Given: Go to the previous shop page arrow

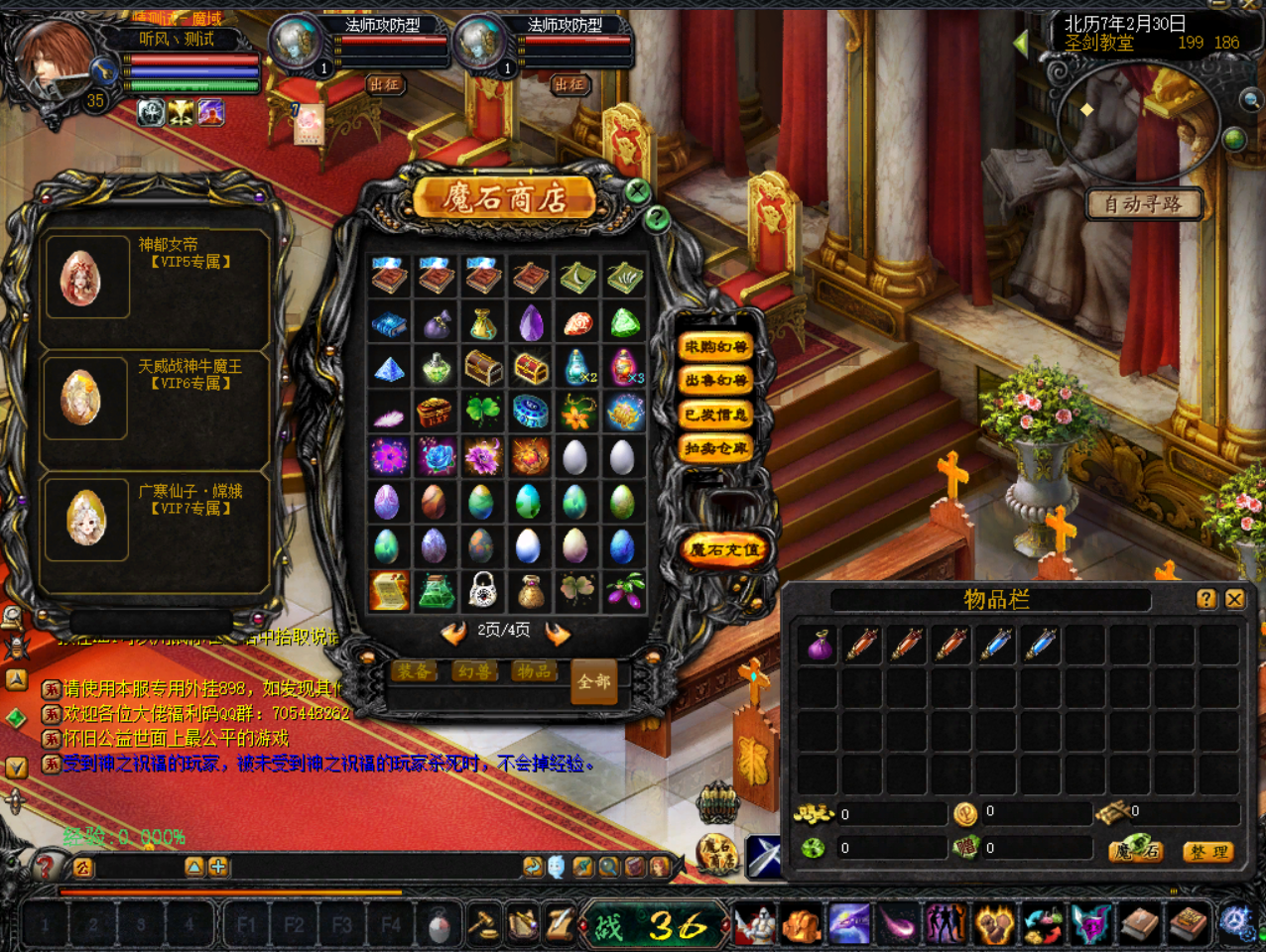Looking at the screenshot, I should click(x=453, y=633).
